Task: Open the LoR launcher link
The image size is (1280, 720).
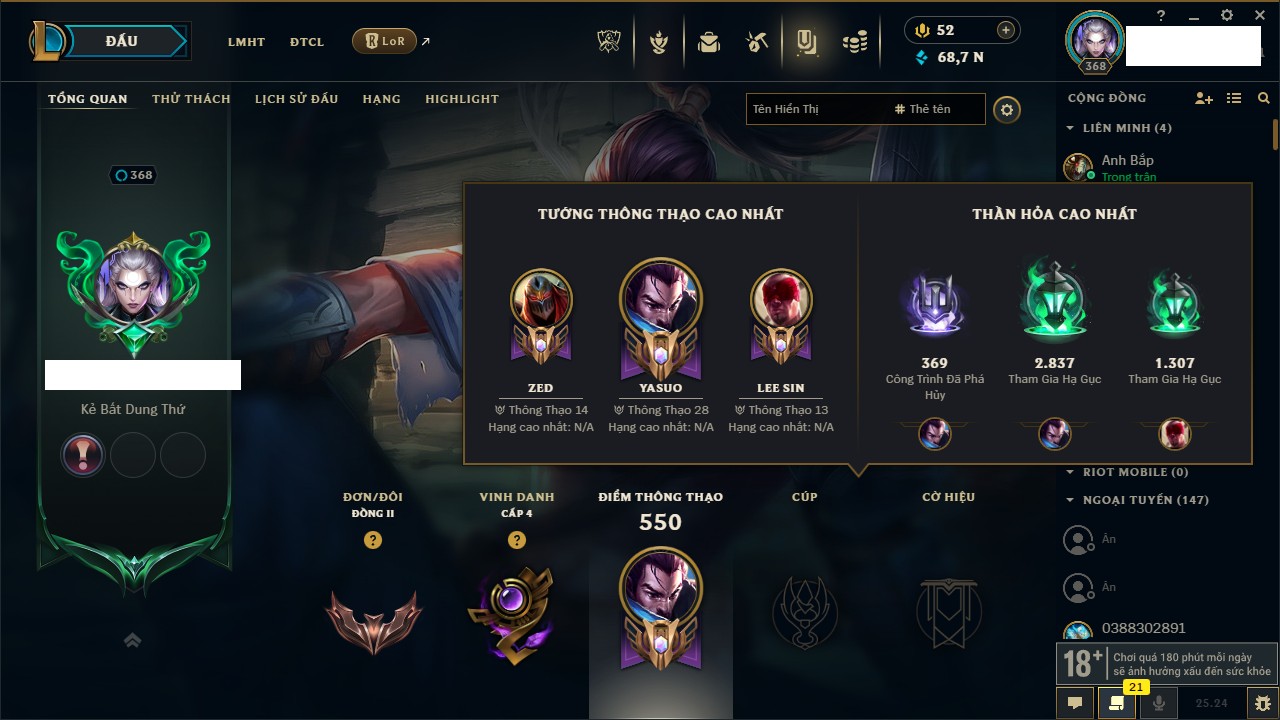Action: point(385,41)
